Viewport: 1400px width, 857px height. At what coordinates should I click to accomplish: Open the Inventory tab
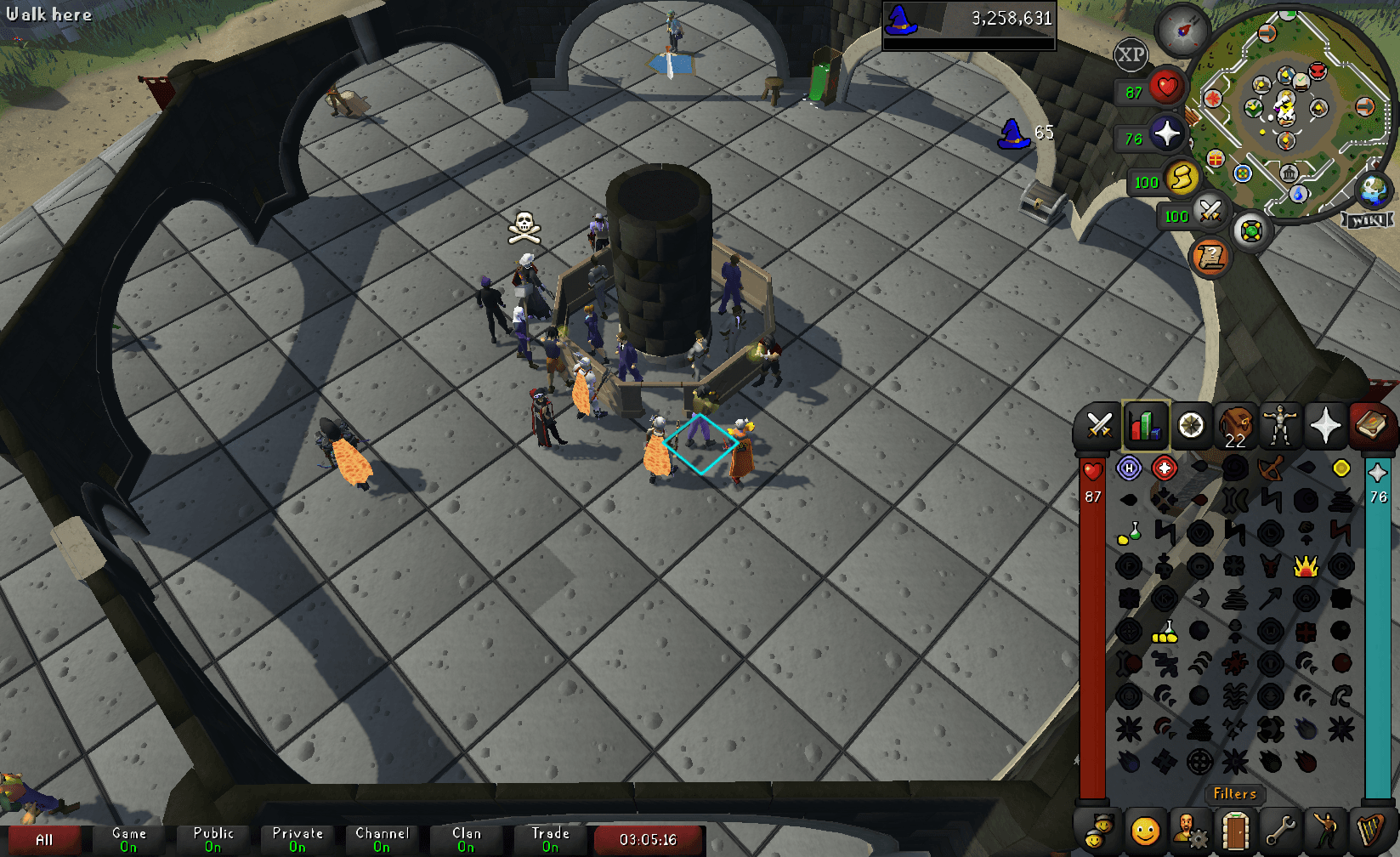point(1235,426)
